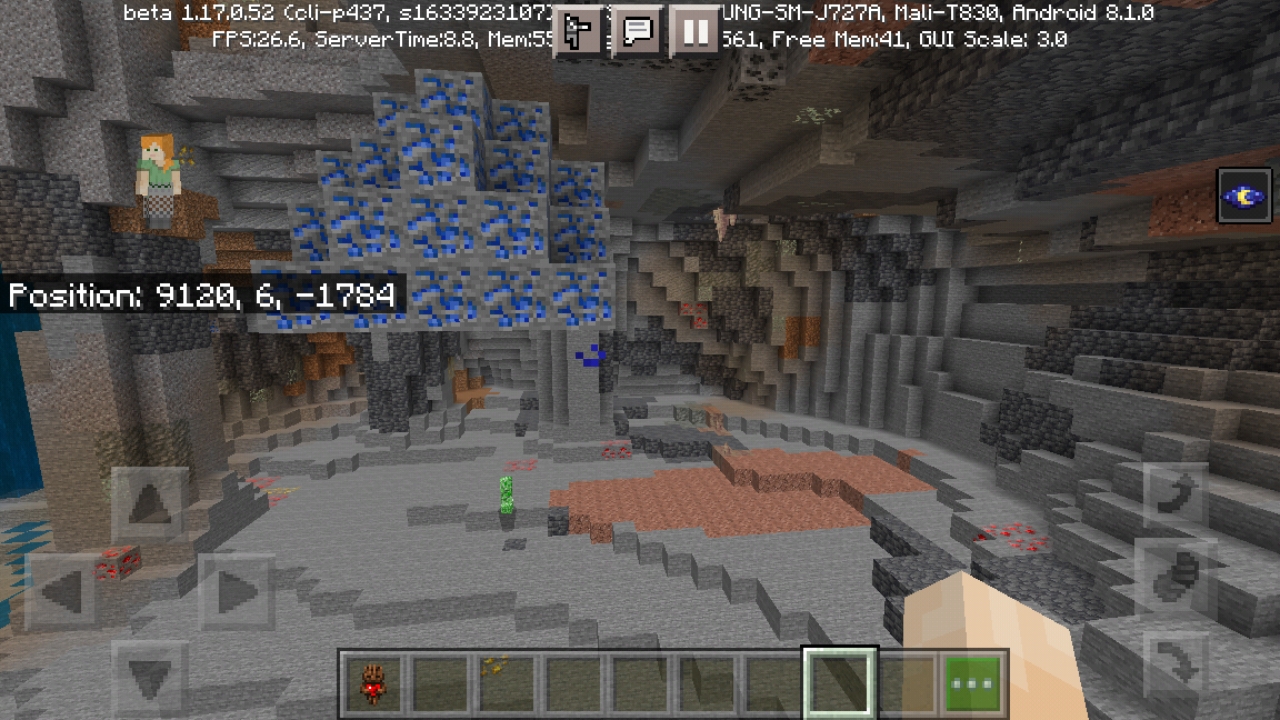The width and height of the screenshot is (1280, 720).
Task: Open the chat window
Action: tap(636, 32)
